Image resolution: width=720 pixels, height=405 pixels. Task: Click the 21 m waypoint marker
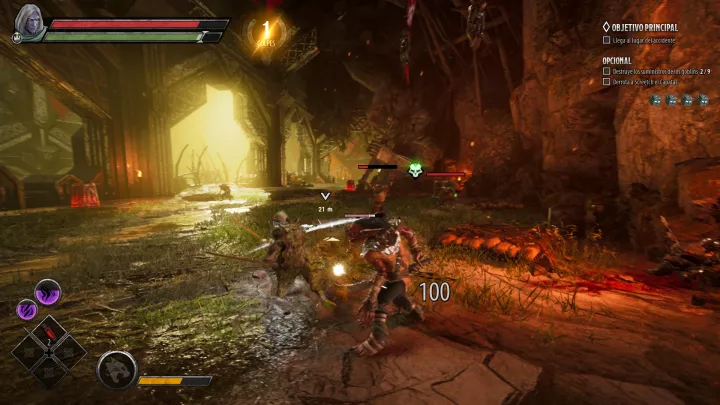coord(325,198)
